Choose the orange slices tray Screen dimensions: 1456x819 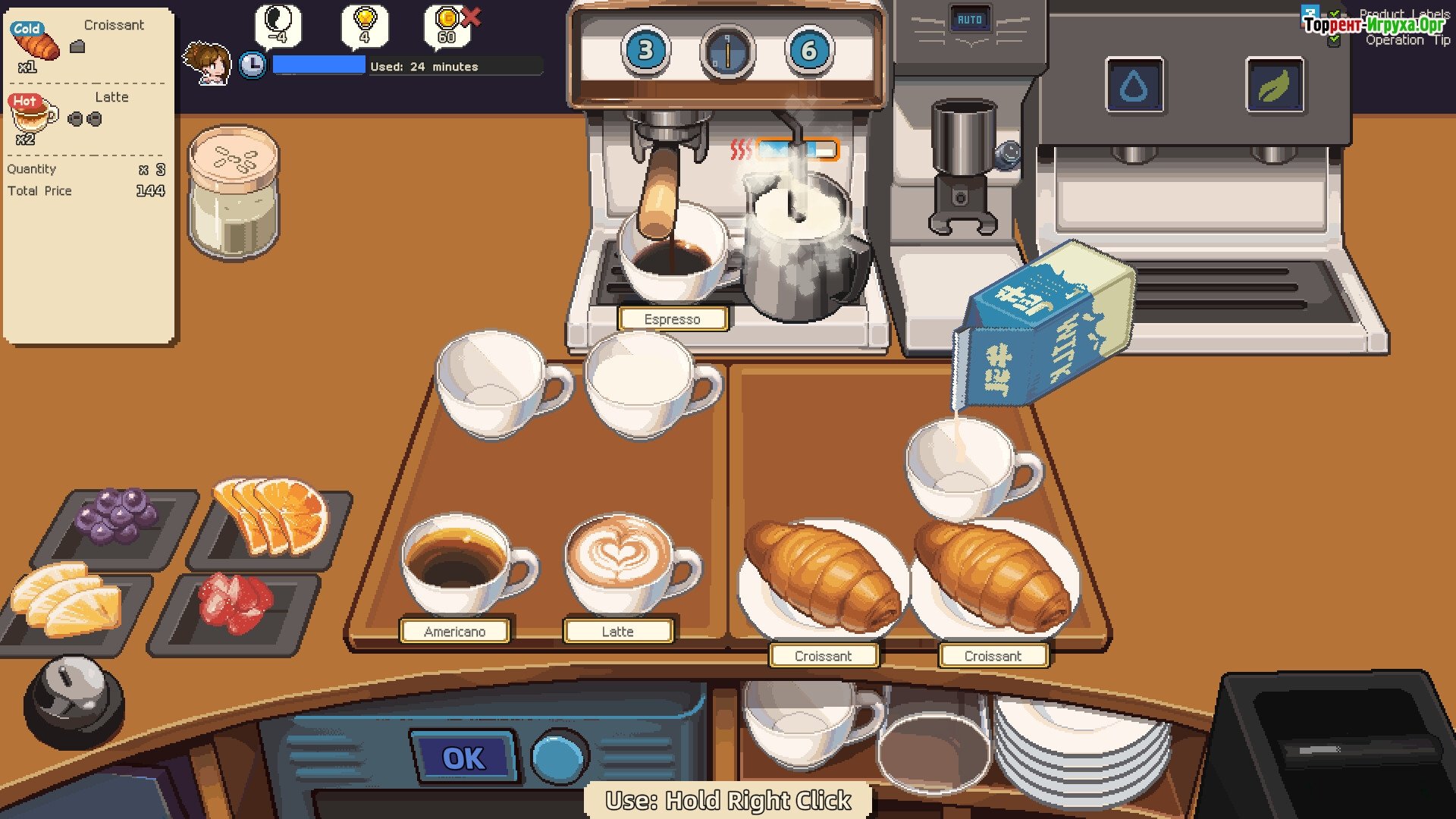273,518
